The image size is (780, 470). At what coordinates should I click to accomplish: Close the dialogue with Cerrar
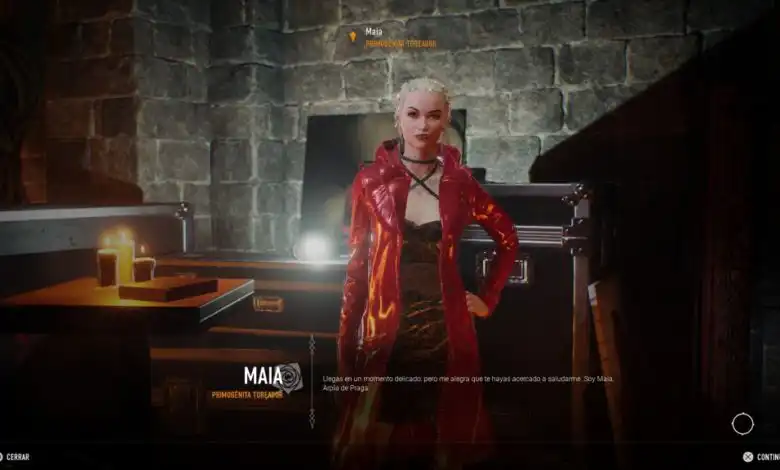[x=16, y=457]
